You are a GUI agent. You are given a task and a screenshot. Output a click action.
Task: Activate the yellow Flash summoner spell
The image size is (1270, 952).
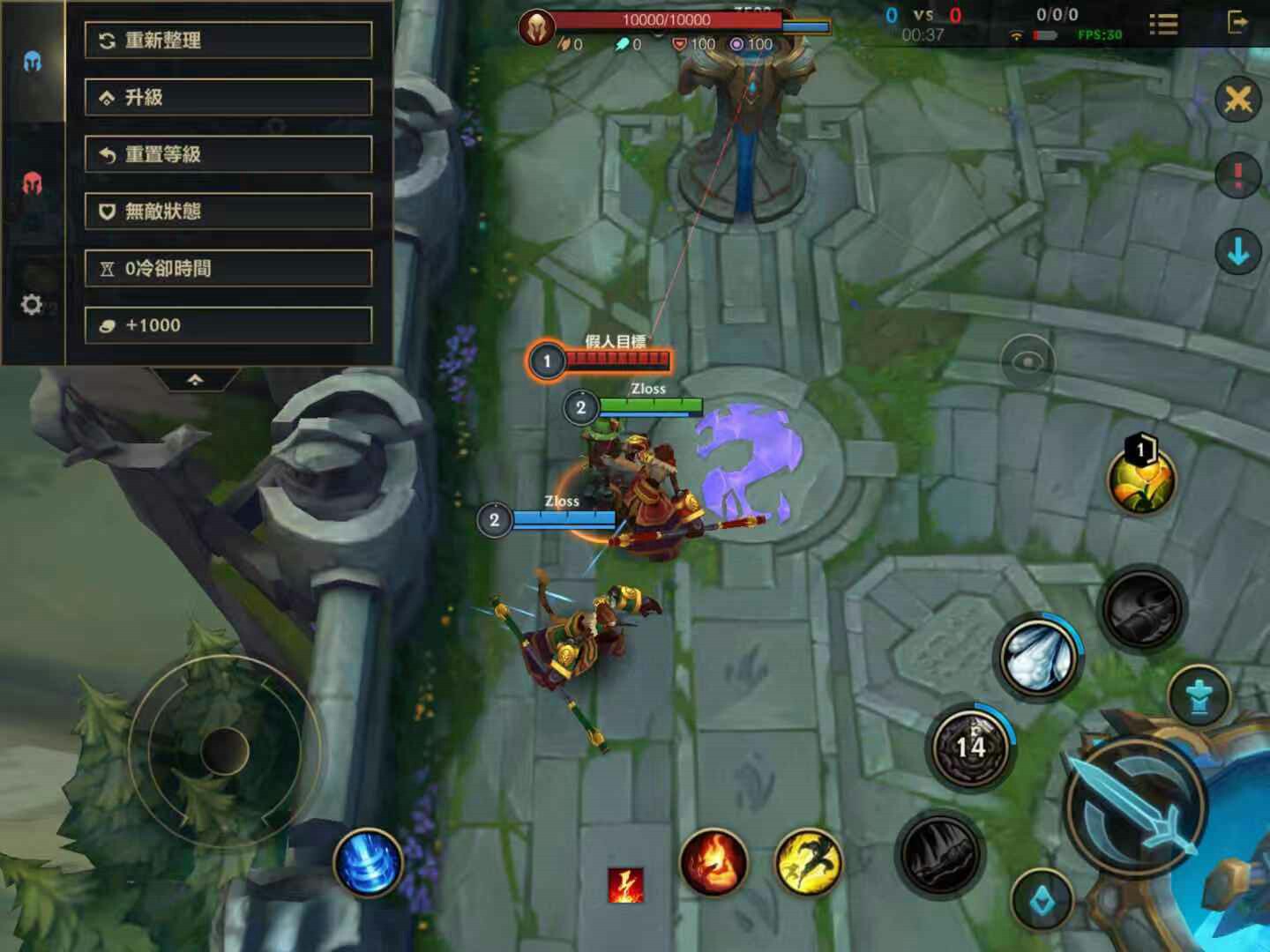[808, 863]
